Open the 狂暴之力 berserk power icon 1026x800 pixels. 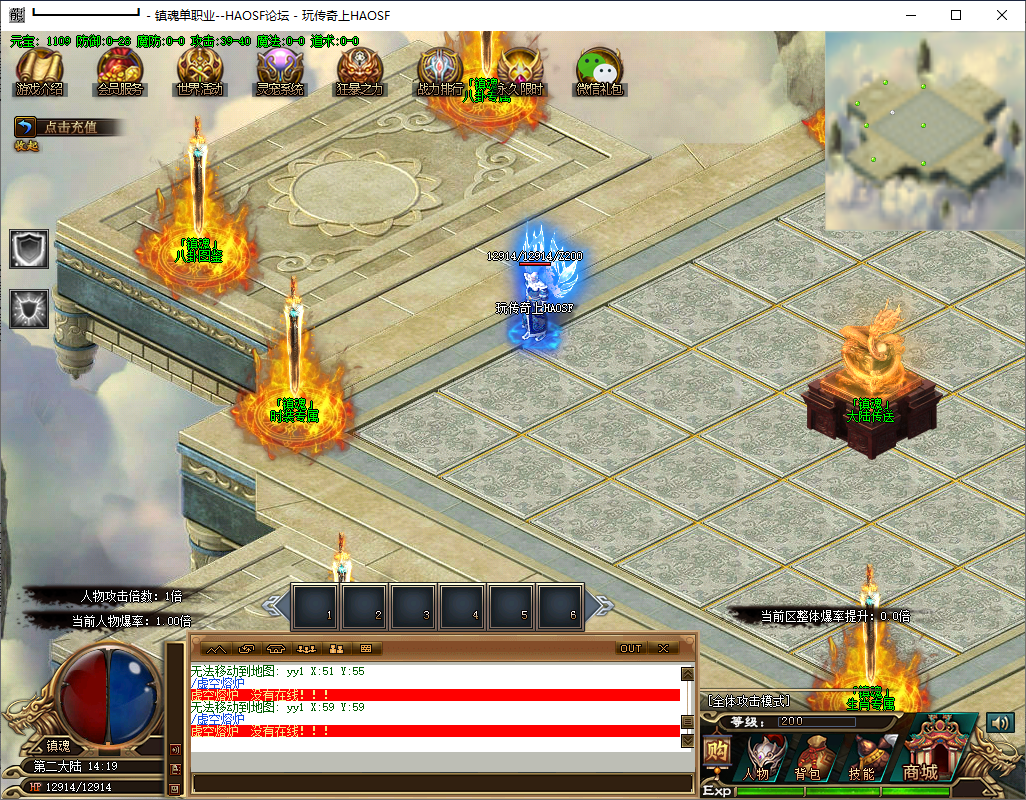click(x=360, y=71)
